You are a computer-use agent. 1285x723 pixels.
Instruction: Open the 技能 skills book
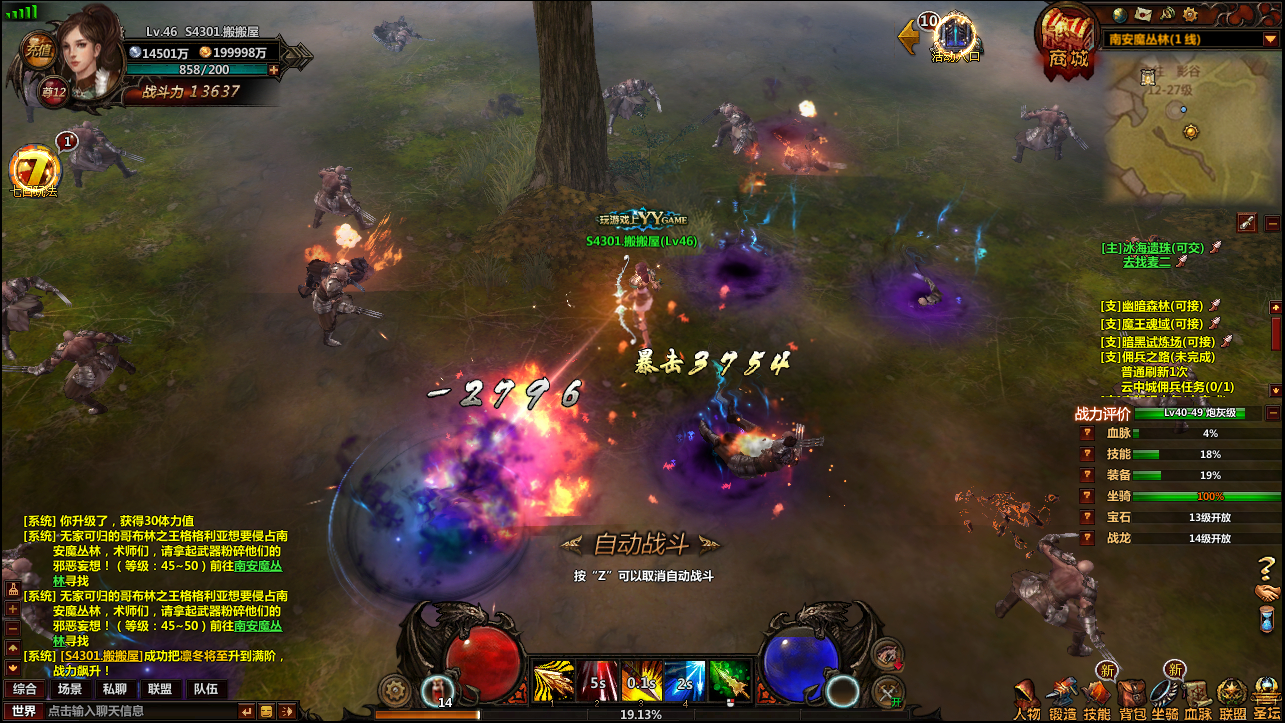pyautogui.click(x=1097, y=699)
